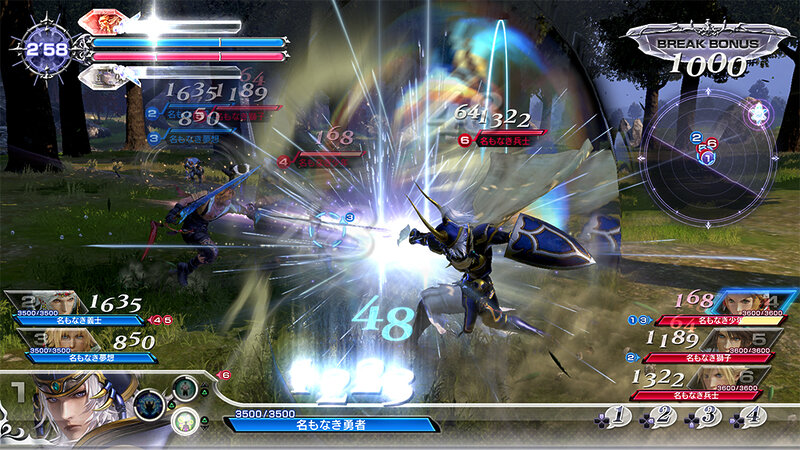
Task: Trigger the glowing white-green lower skill icon
Action: (183, 420)
